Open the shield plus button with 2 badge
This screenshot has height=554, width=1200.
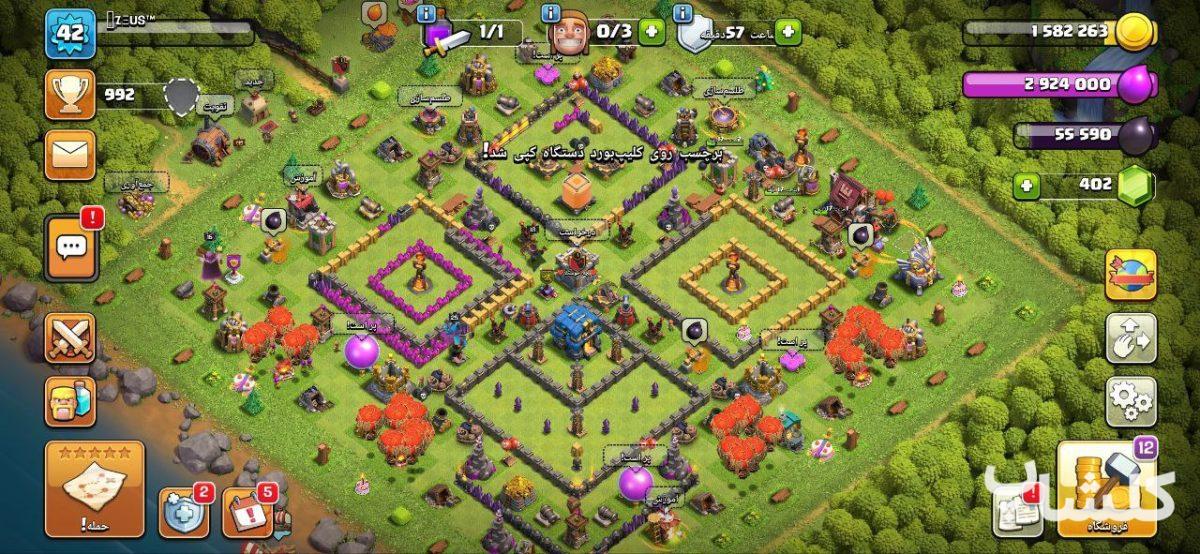tap(183, 512)
